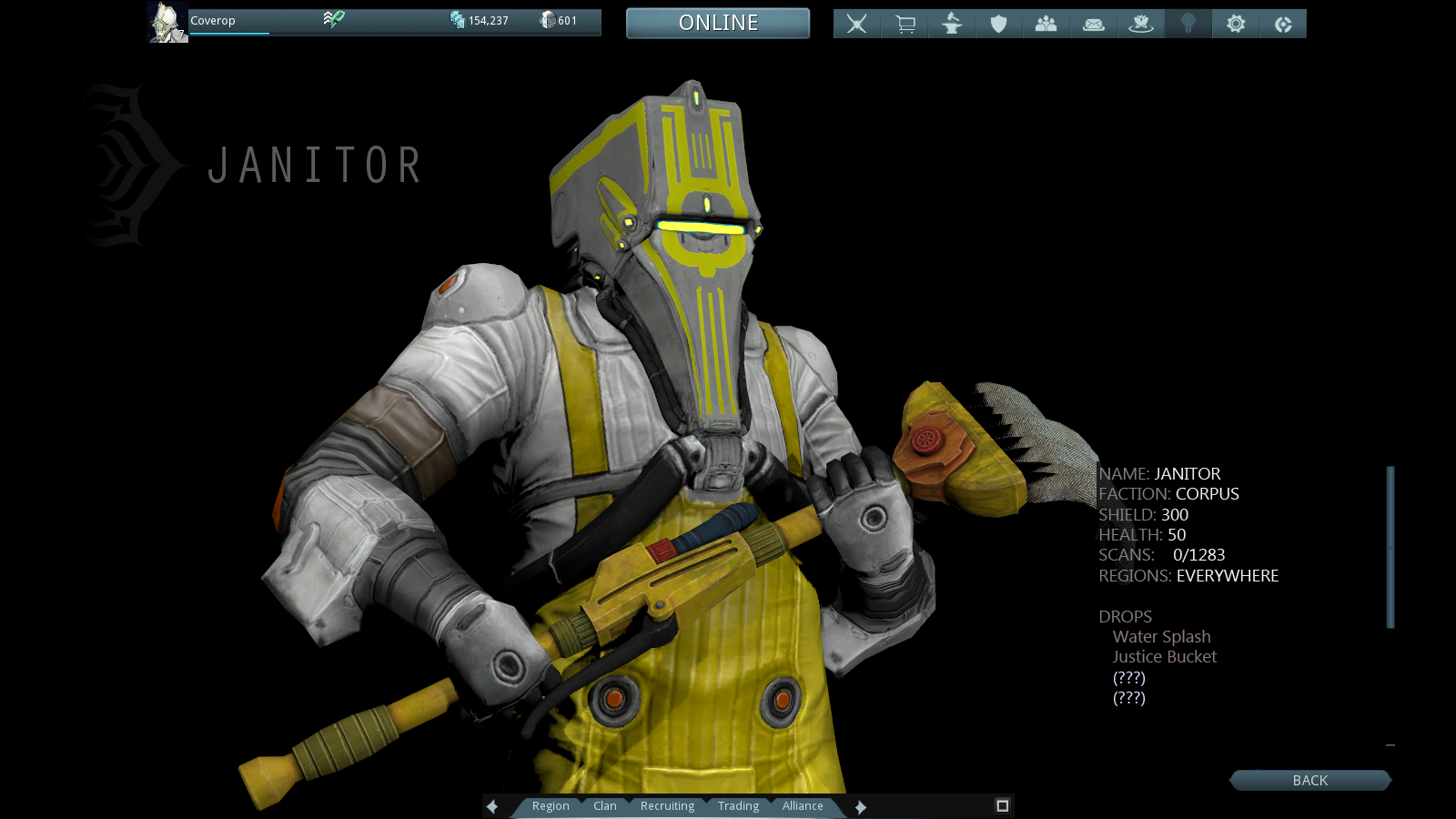Click the lotus flower icon
This screenshot has width=1456, height=819.
tap(1141, 24)
